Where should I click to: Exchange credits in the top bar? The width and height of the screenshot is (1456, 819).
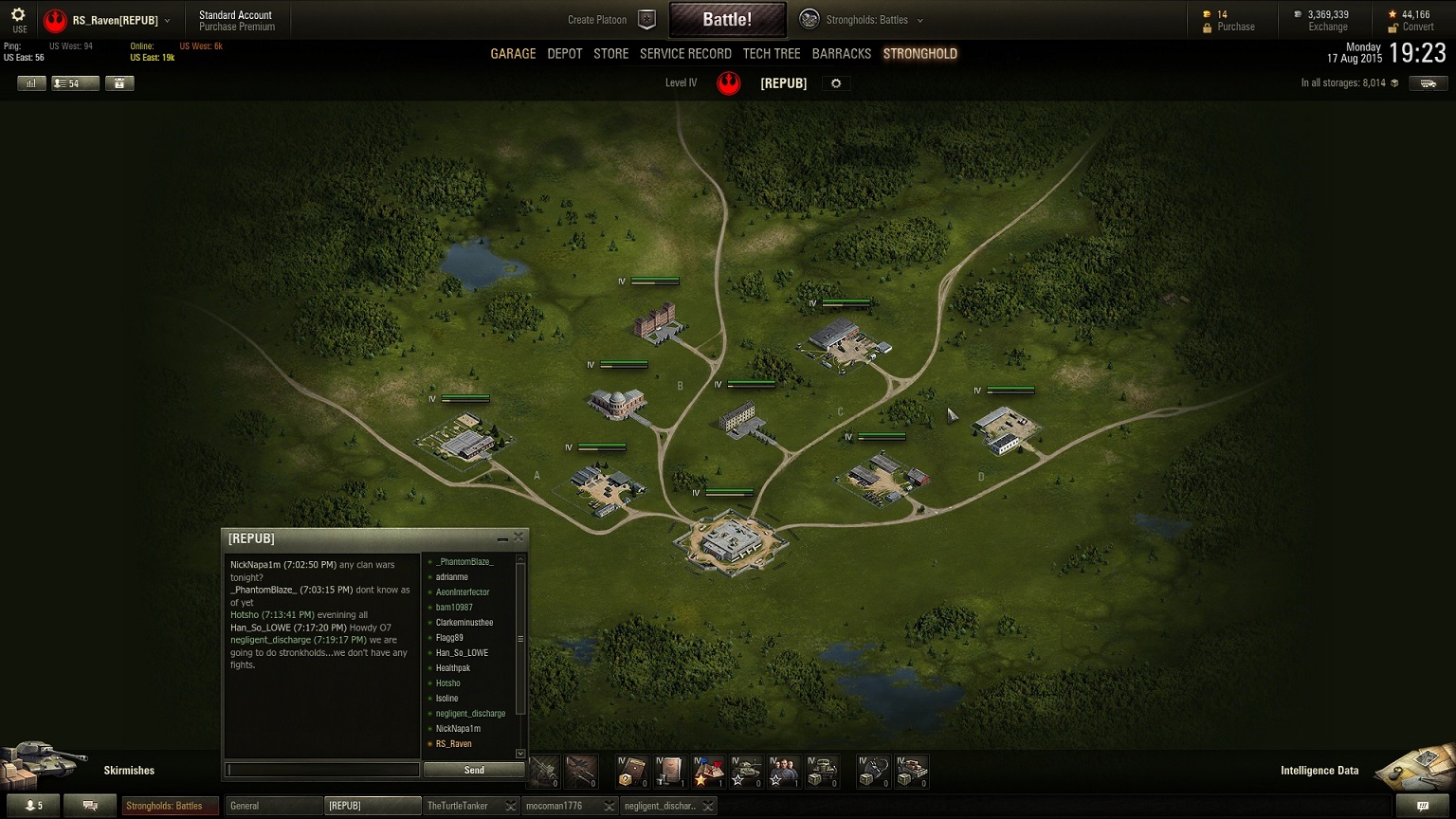click(x=1327, y=27)
